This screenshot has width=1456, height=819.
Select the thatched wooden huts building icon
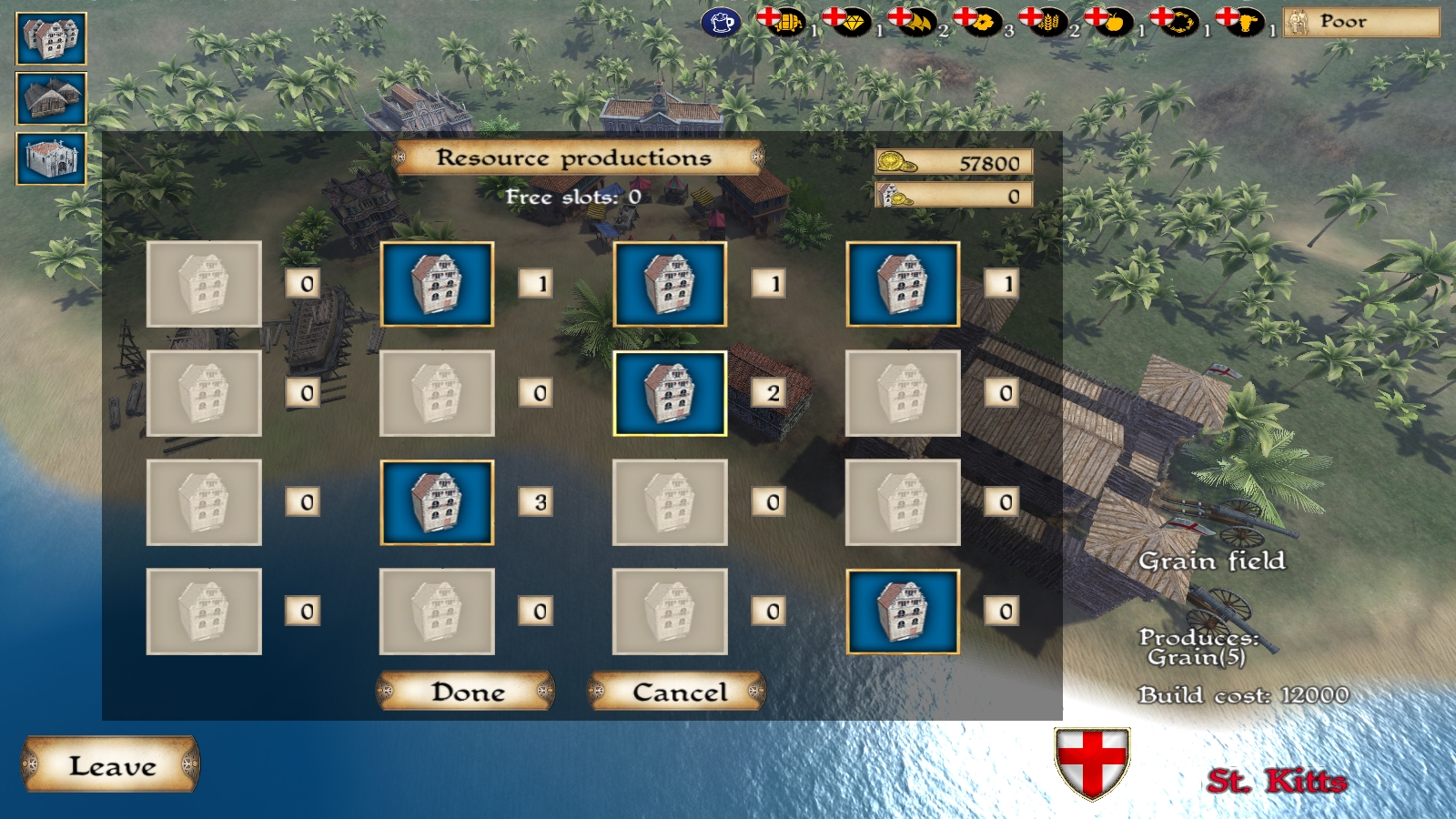point(51,98)
